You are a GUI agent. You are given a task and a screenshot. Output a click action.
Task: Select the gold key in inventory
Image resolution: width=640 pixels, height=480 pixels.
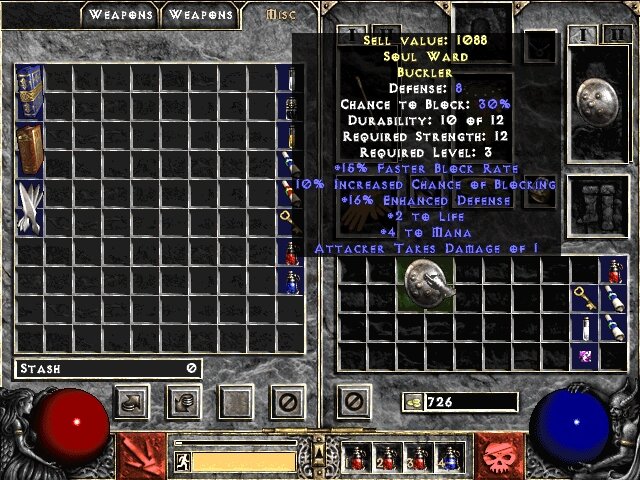(586, 298)
